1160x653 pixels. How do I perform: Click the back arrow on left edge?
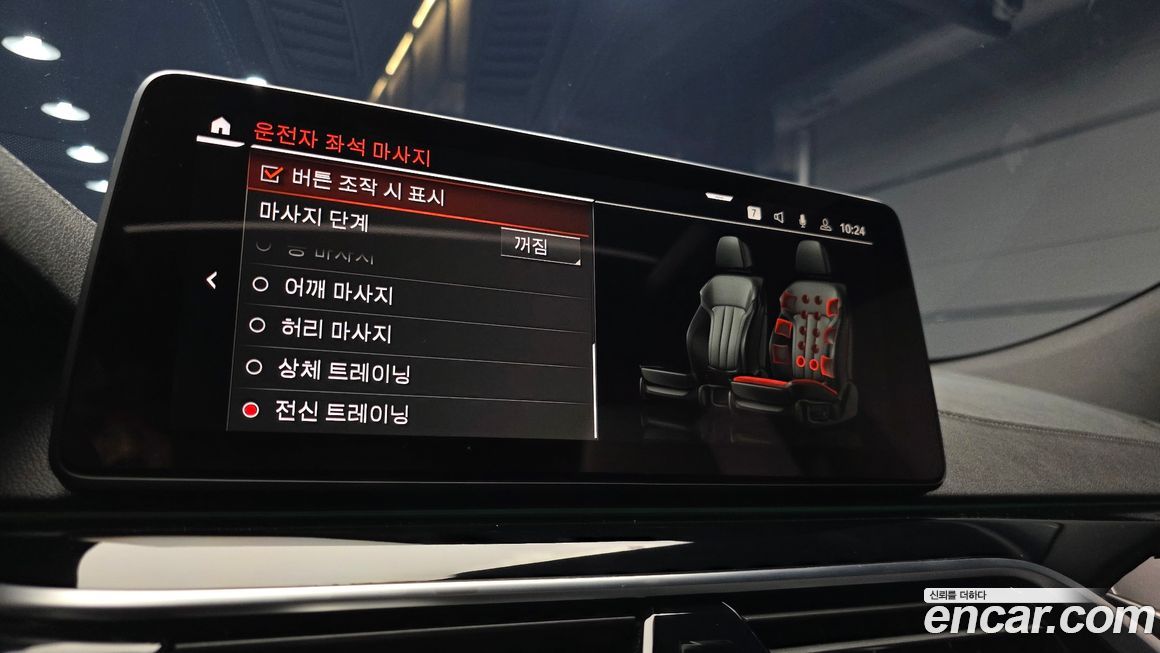pyautogui.click(x=212, y=281)
